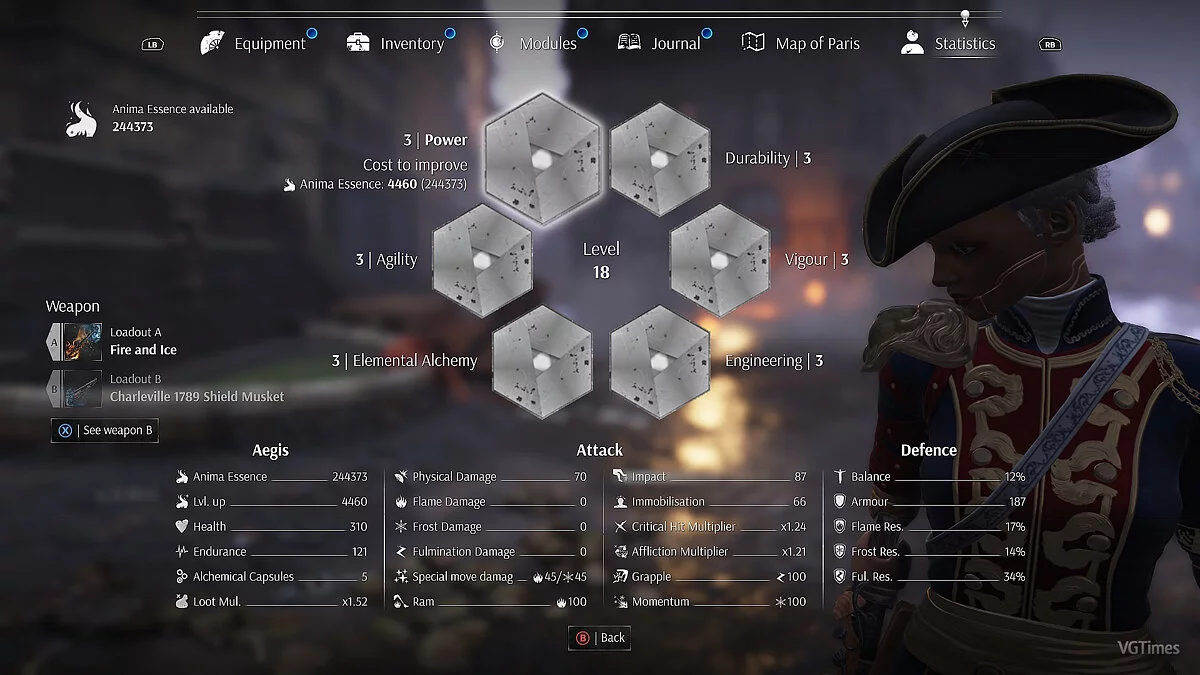Show the Map of Paris
This screenshot has height=675, width=1200.
tap(801, 44)
